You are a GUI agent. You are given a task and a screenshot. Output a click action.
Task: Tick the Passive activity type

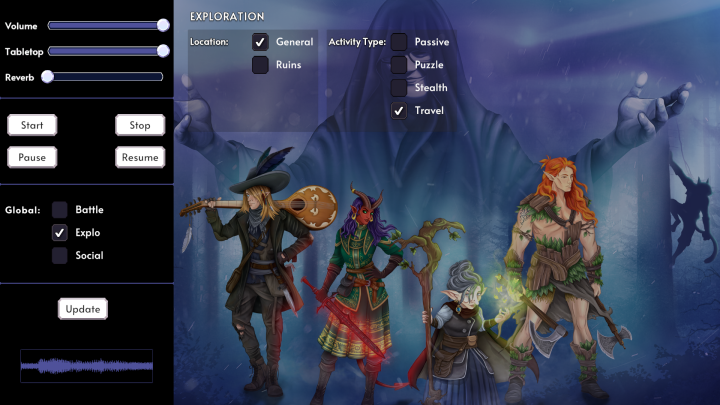click(399, 42)
